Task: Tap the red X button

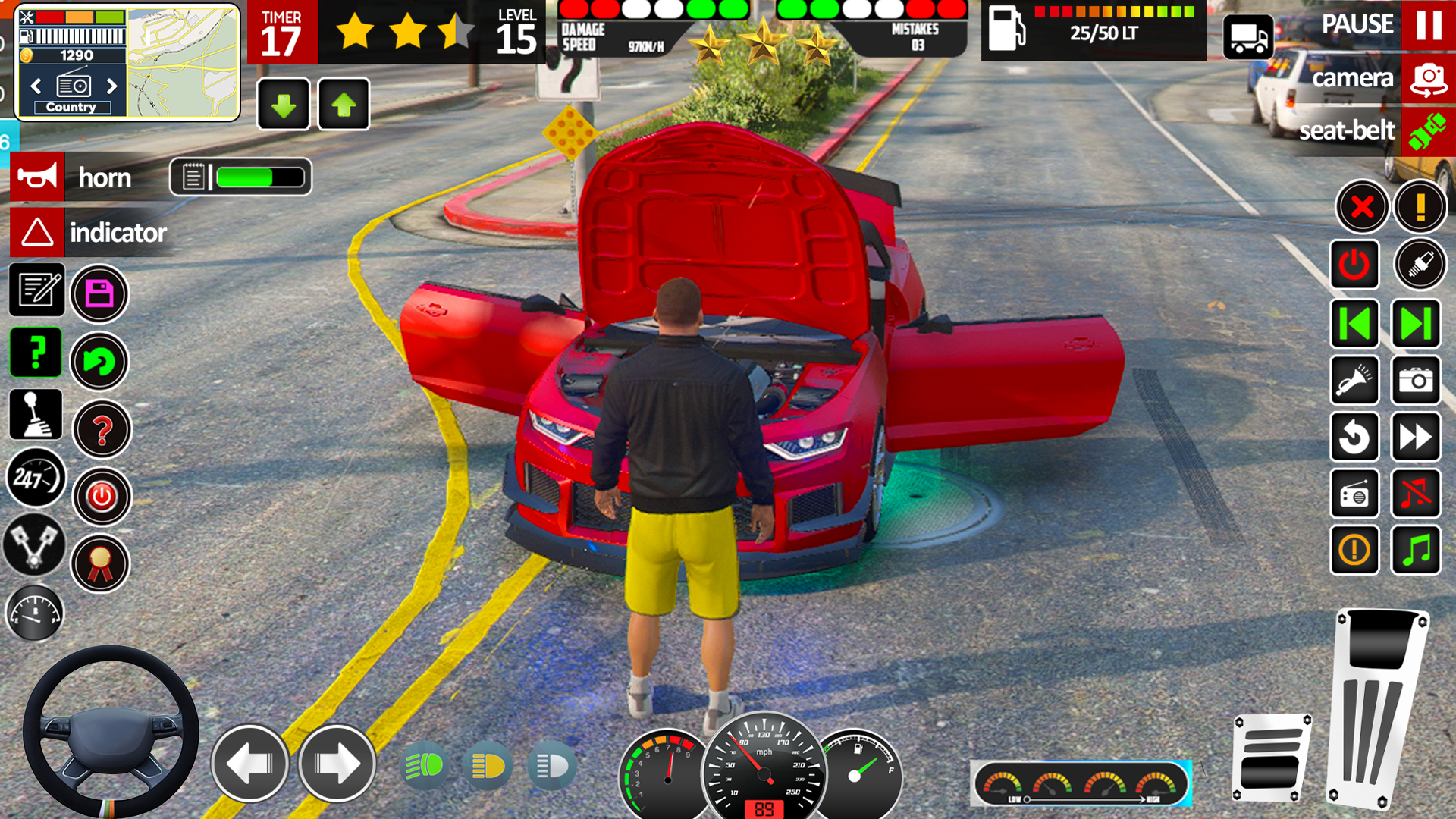Action: coord(1362,206)
